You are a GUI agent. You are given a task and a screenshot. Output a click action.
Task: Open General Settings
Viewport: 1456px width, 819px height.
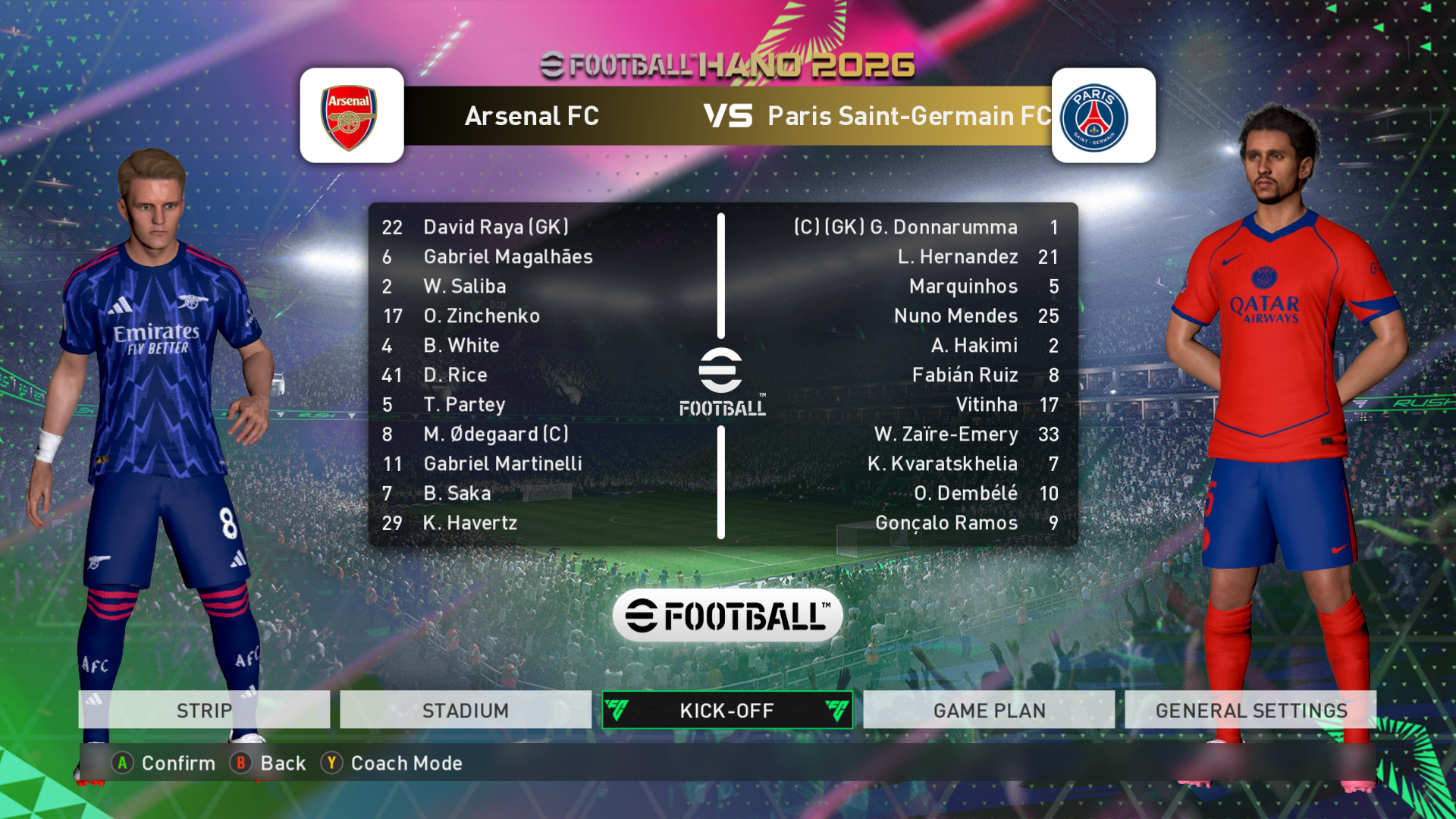(1250, 710)
